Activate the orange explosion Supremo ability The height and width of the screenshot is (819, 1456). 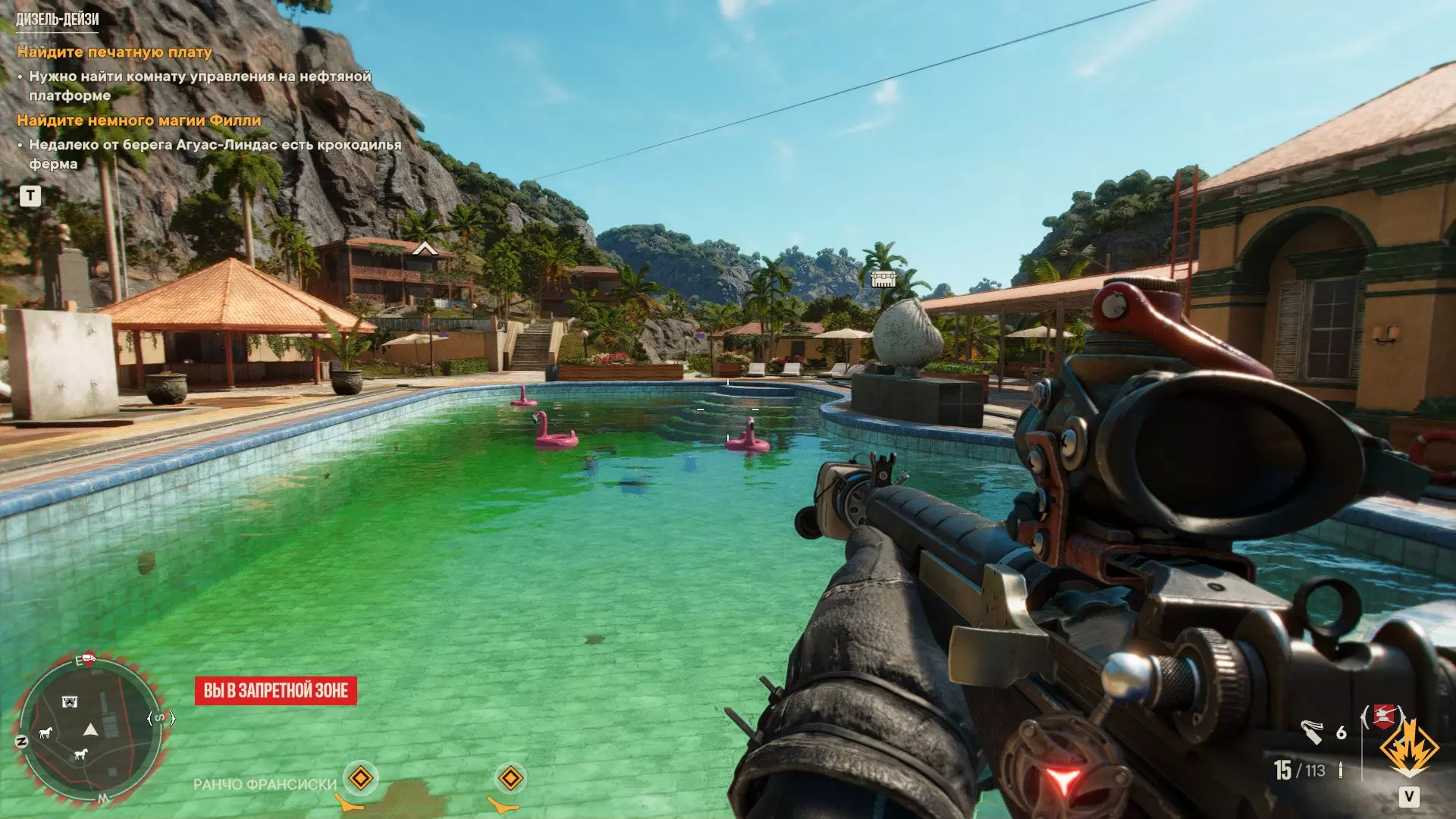pyautogui.click(x=1408, y=747)
